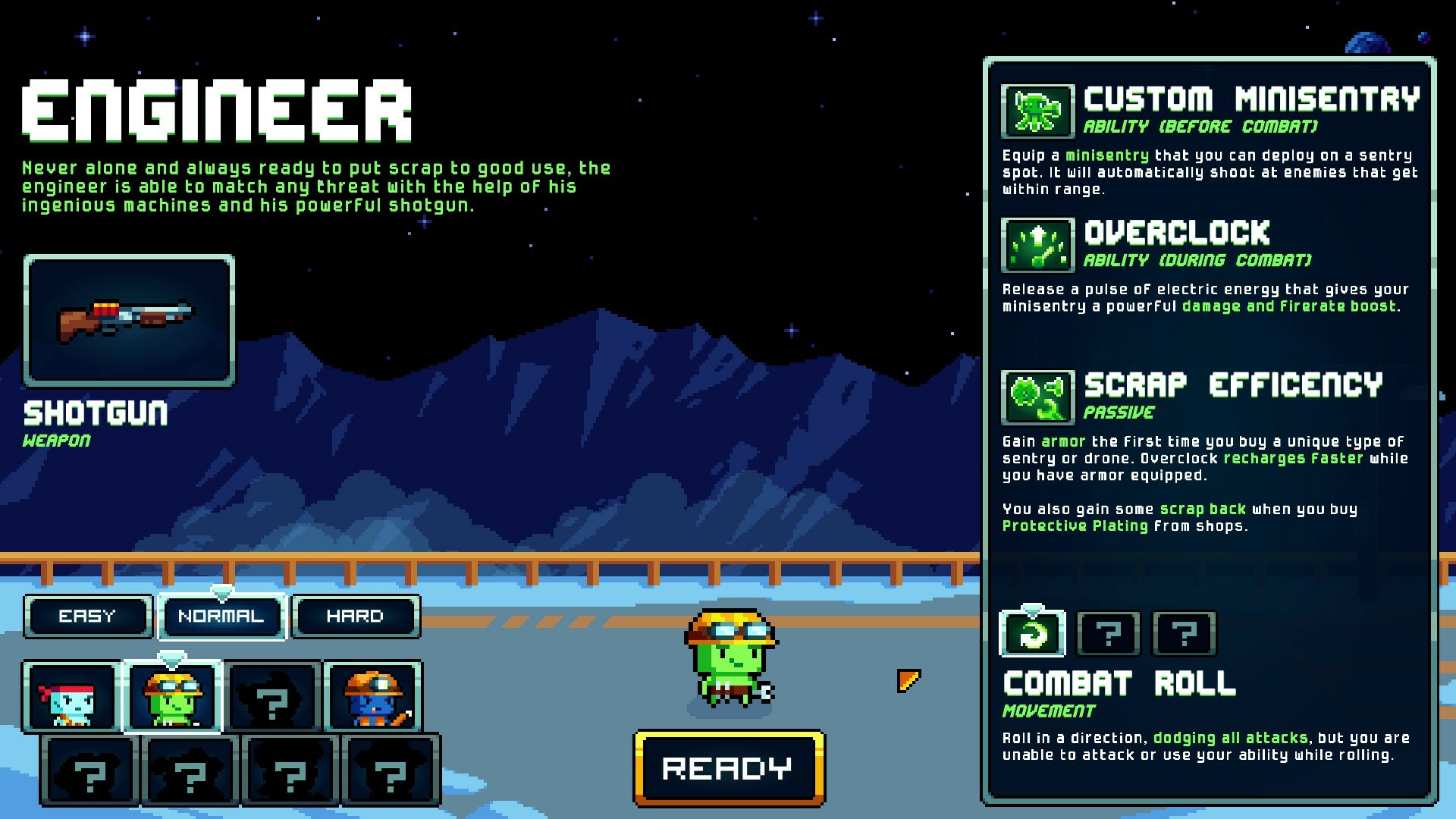Select the Normal difficulty option
This screenshot has height=819, width=1456.
[221, 616]
